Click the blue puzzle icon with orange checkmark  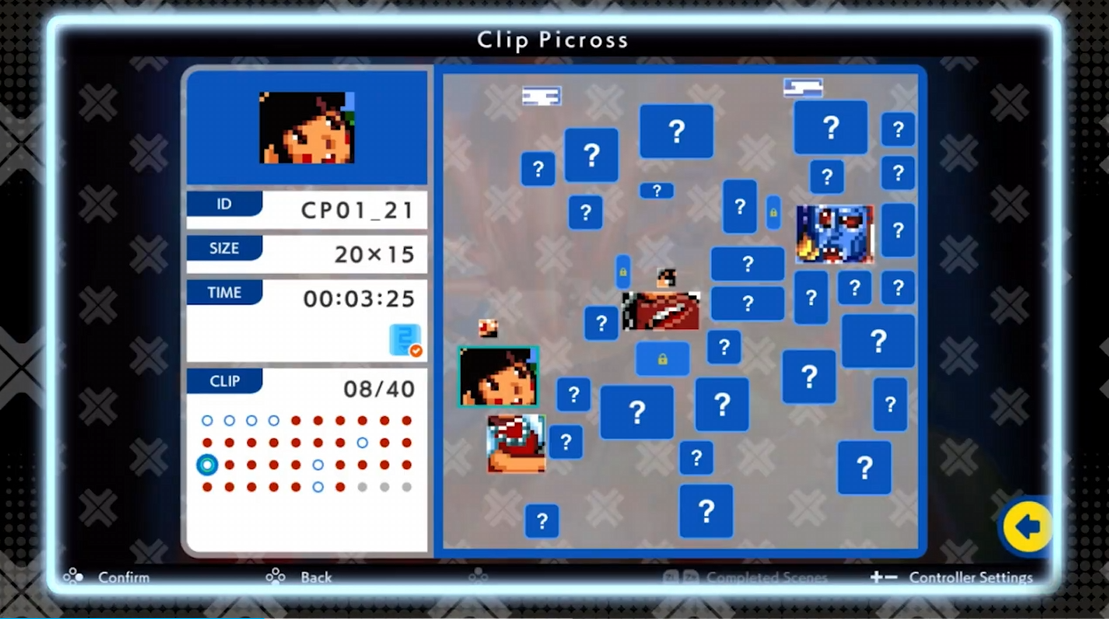tap(405, 340)
